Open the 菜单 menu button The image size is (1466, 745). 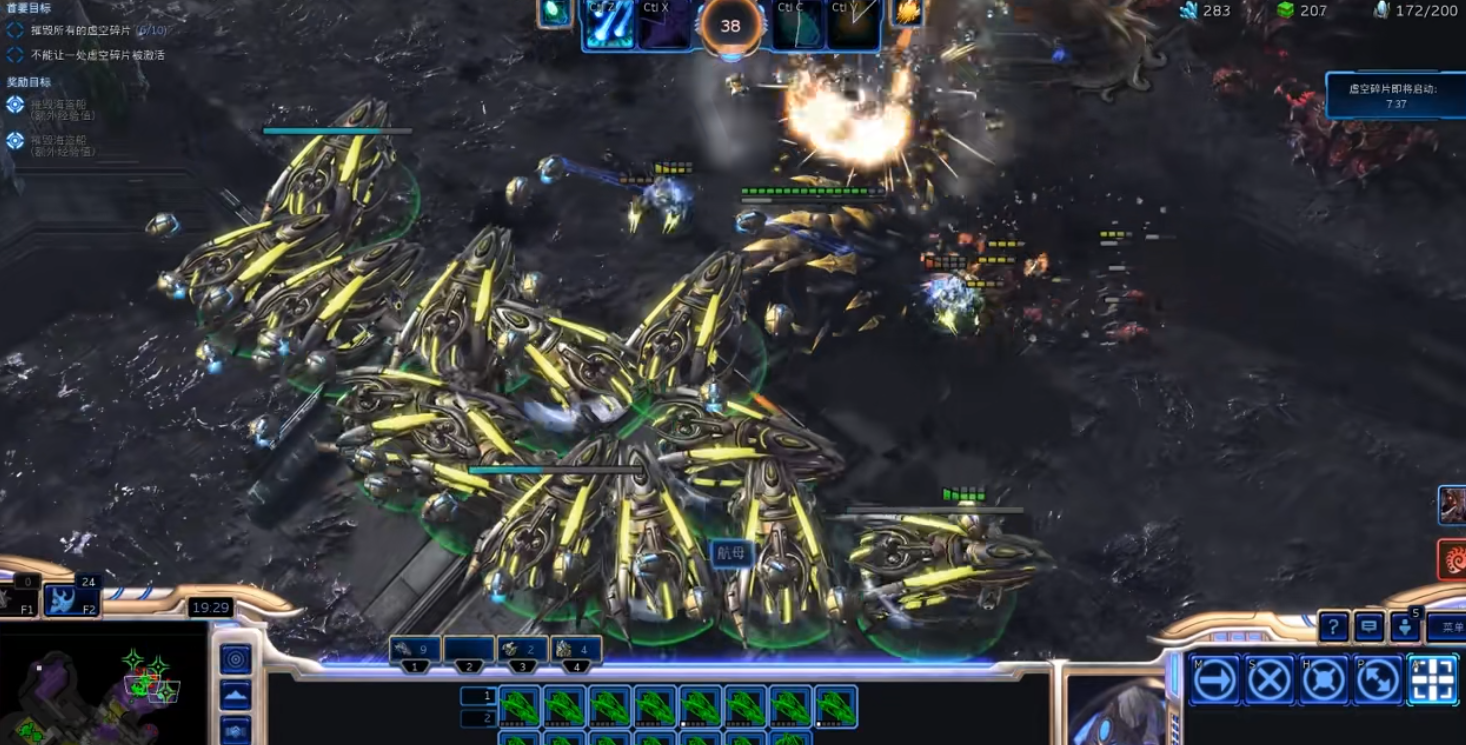pos(1446,627)
